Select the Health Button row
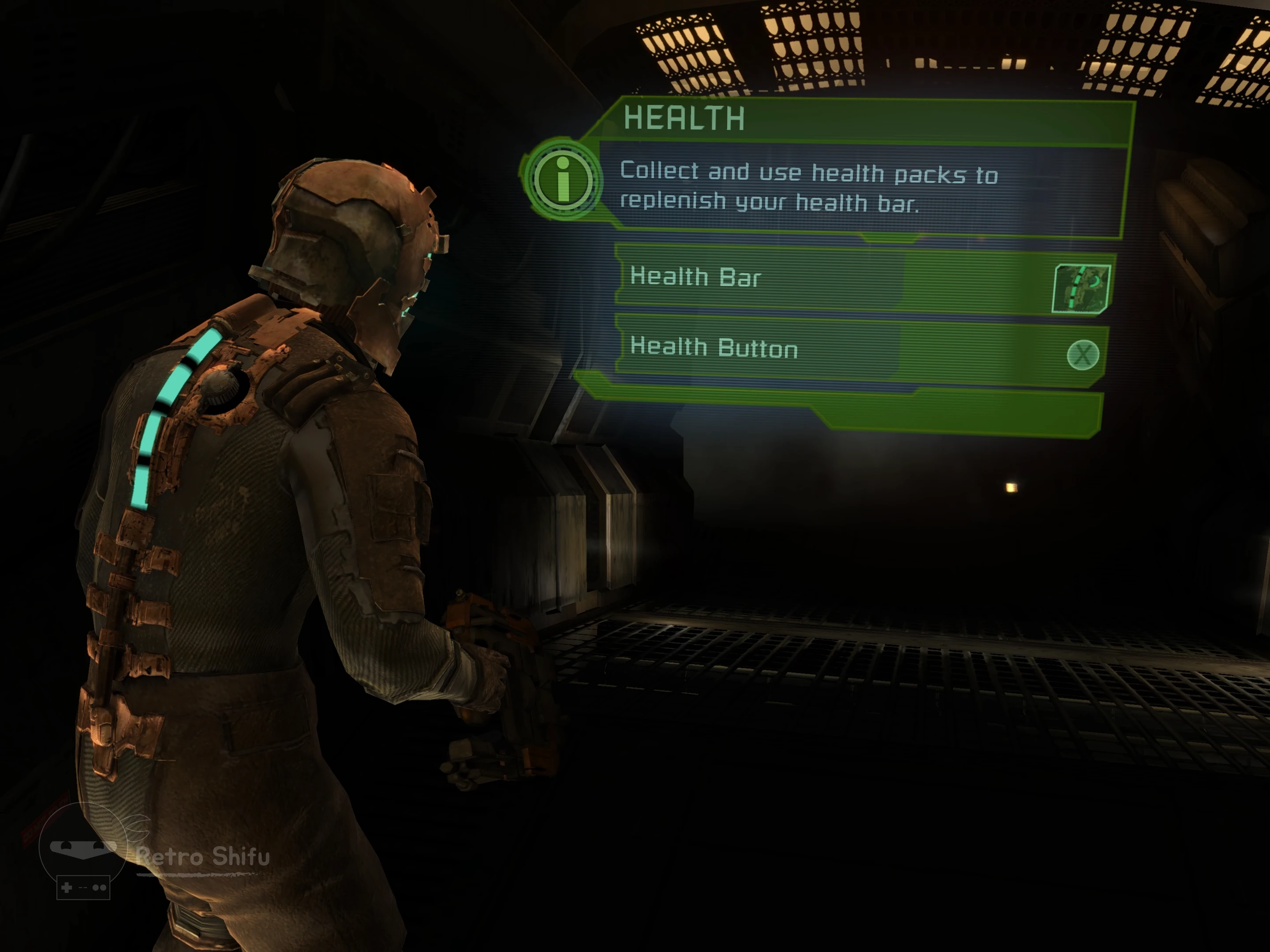This screenshot has height=952, width=1270. pos(804,349)
